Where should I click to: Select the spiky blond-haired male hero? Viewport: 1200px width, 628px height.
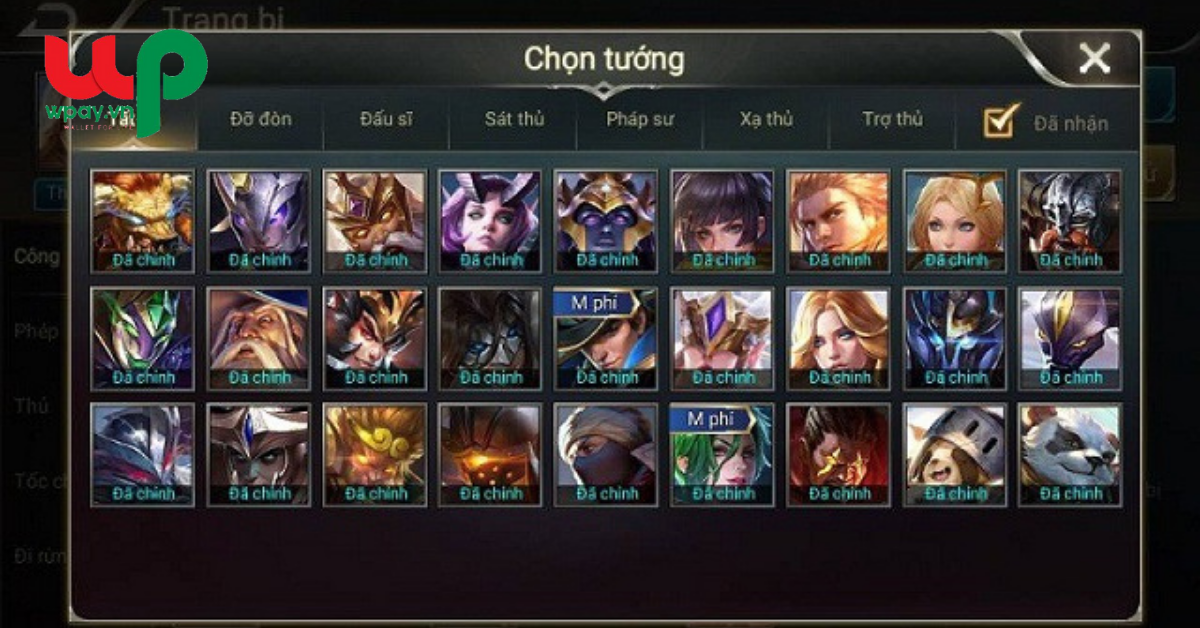[838, 221]
